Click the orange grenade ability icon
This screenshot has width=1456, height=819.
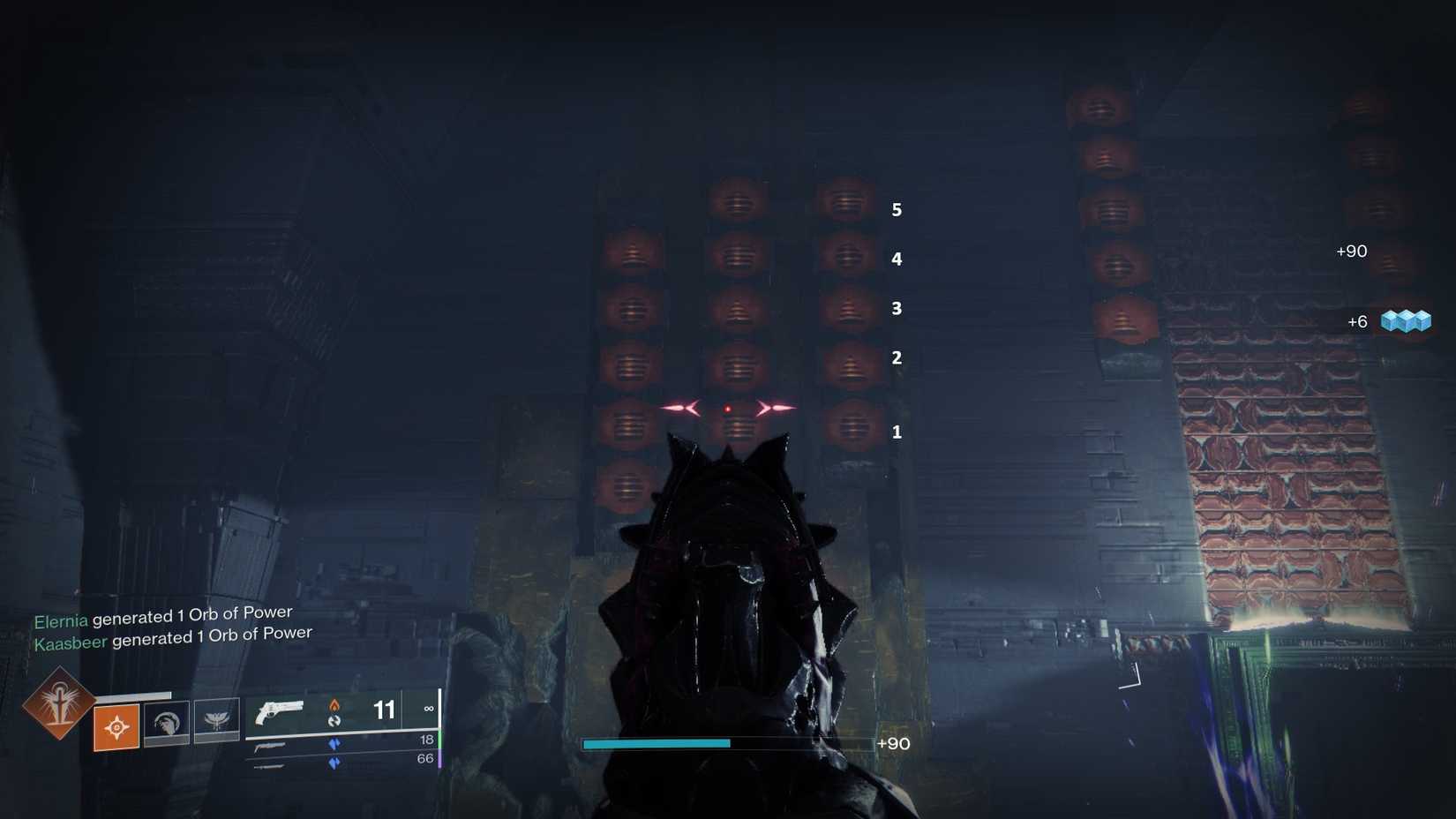(117, 727)
